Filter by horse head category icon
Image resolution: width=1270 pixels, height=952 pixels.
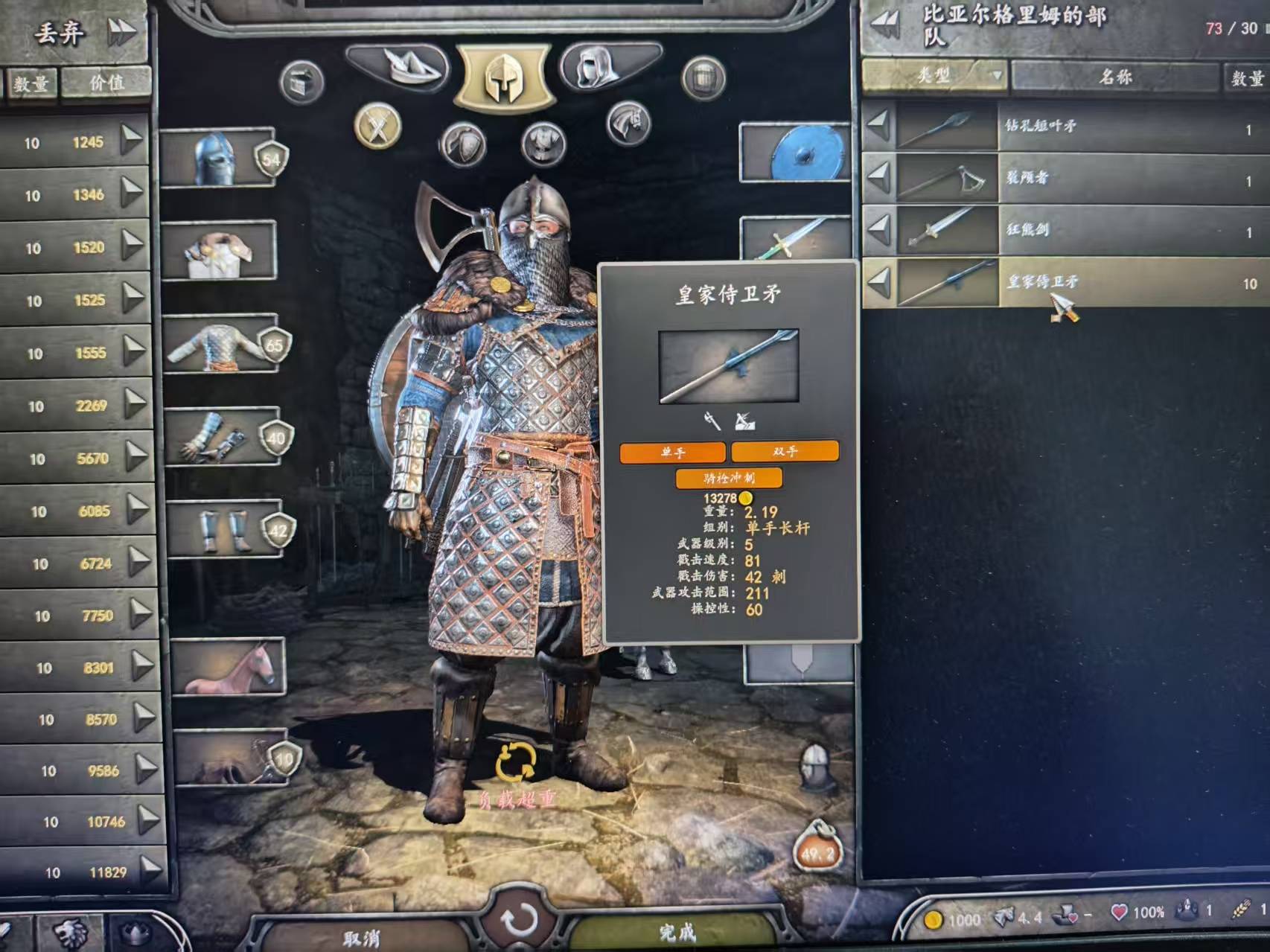(628, 124)
